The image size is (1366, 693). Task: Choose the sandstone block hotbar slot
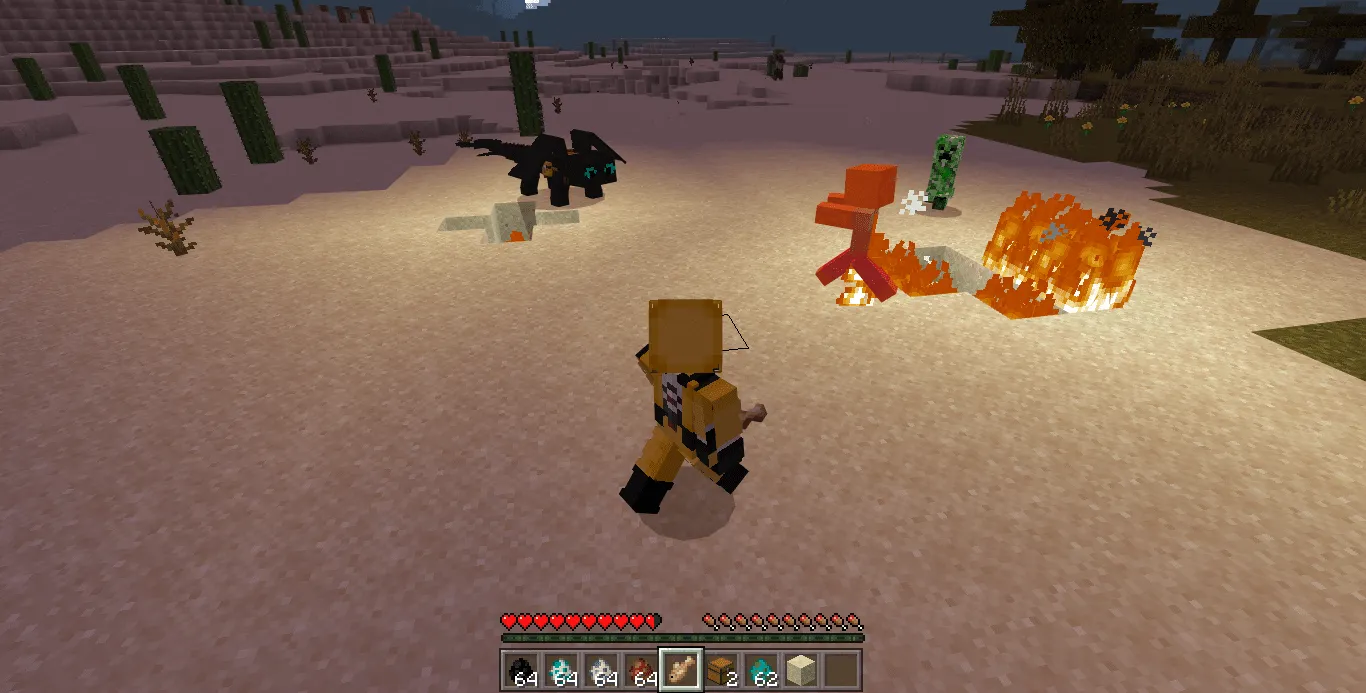click(800, 669)
